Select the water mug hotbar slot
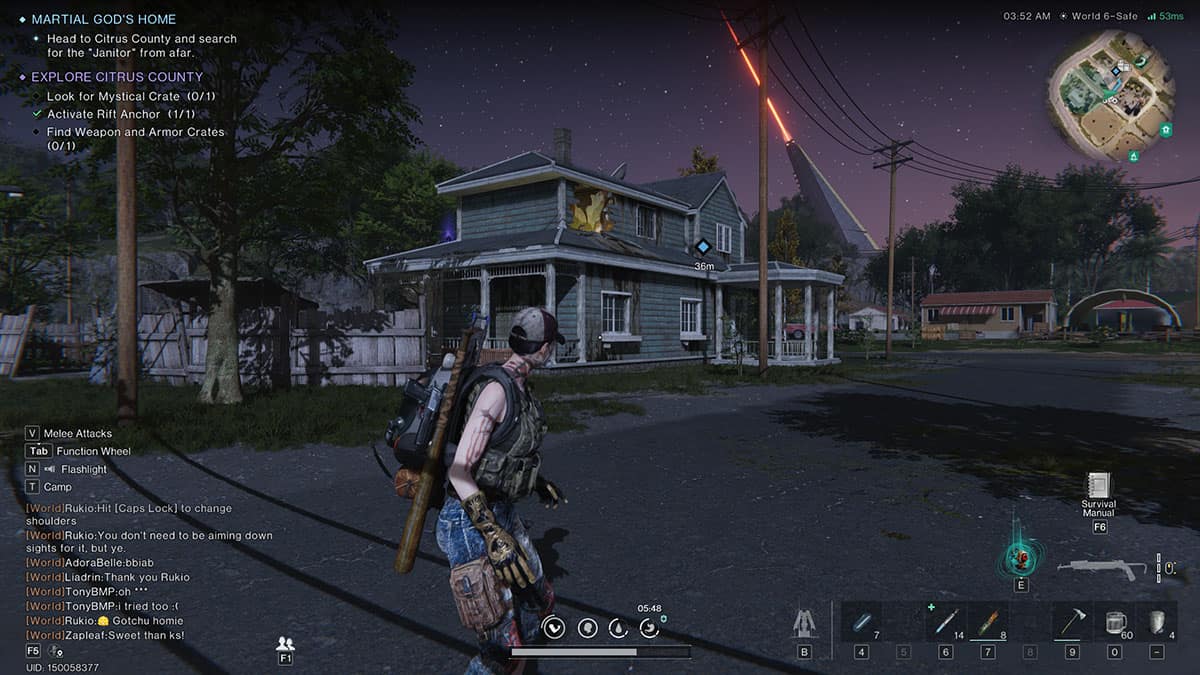1200x675 pixels. [x=1114, y=622]
